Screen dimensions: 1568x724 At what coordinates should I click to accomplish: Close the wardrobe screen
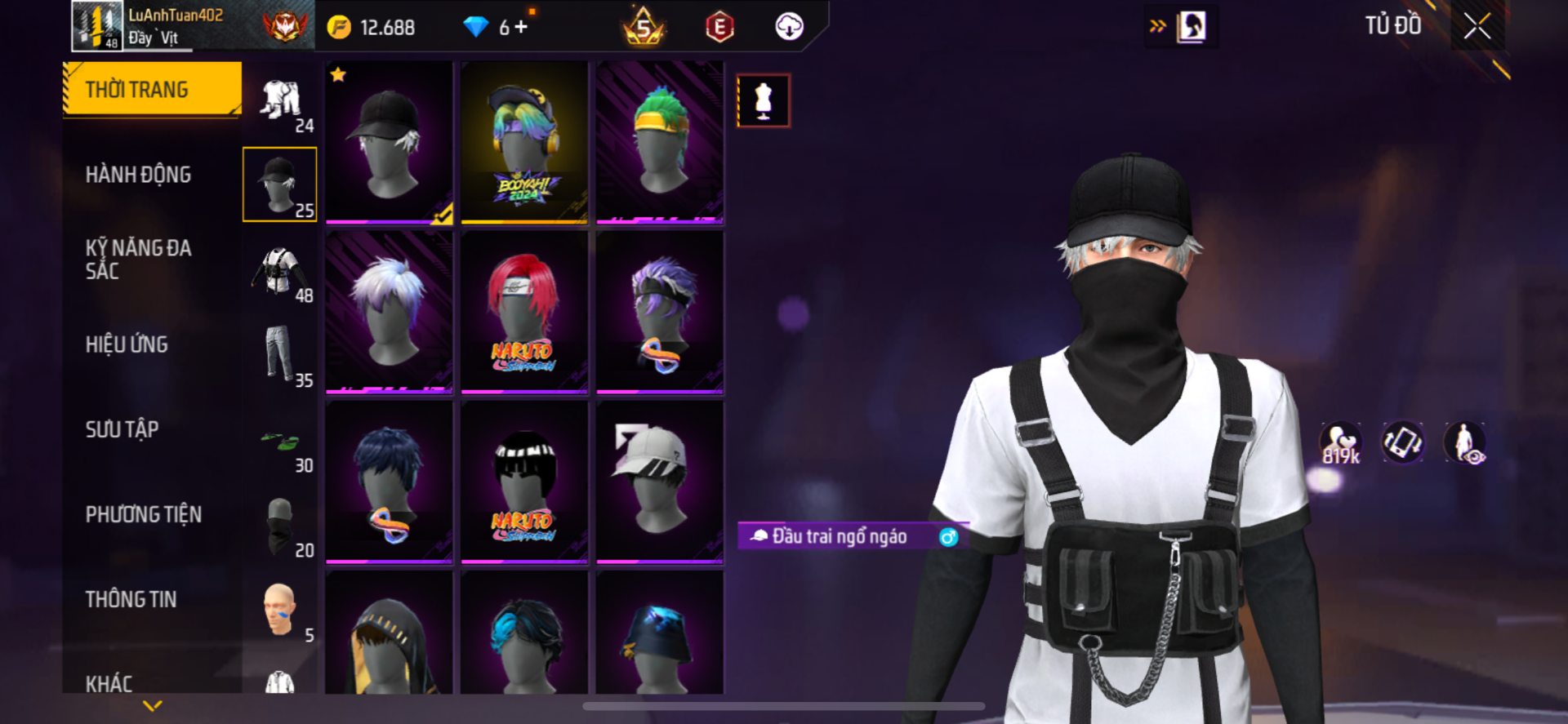1477,27
